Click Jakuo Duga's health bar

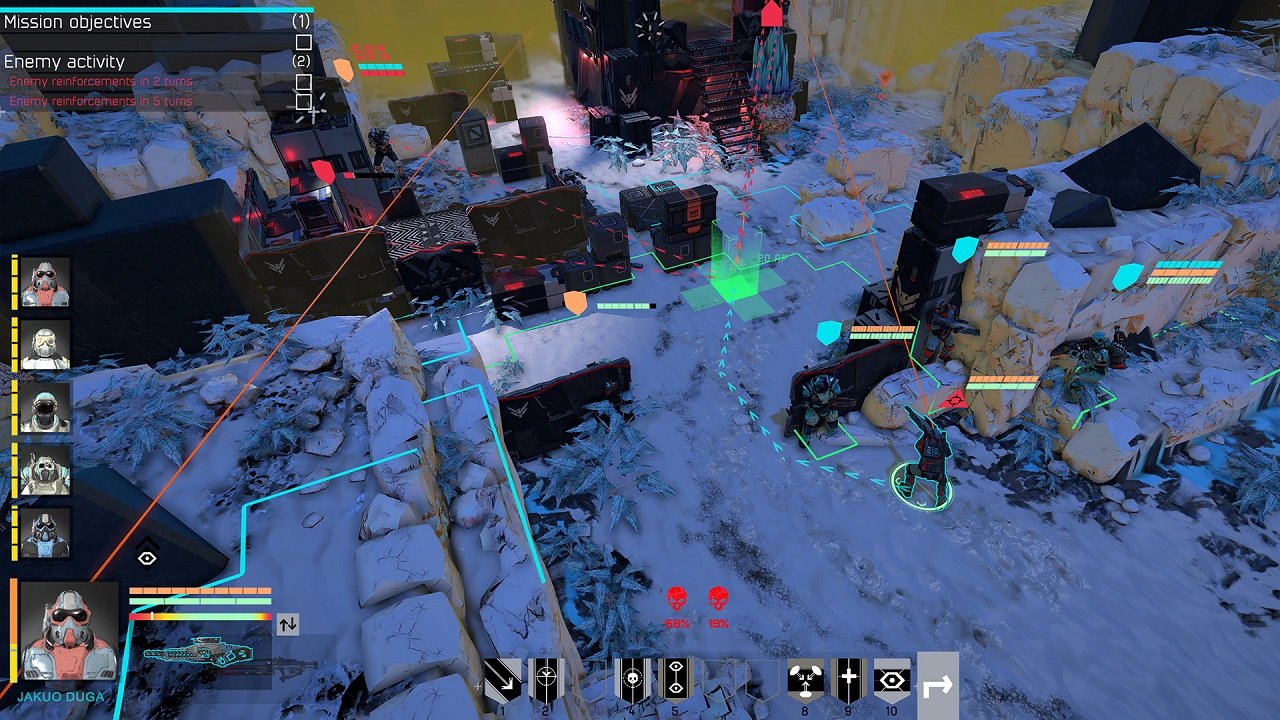(x=200, y=590)
